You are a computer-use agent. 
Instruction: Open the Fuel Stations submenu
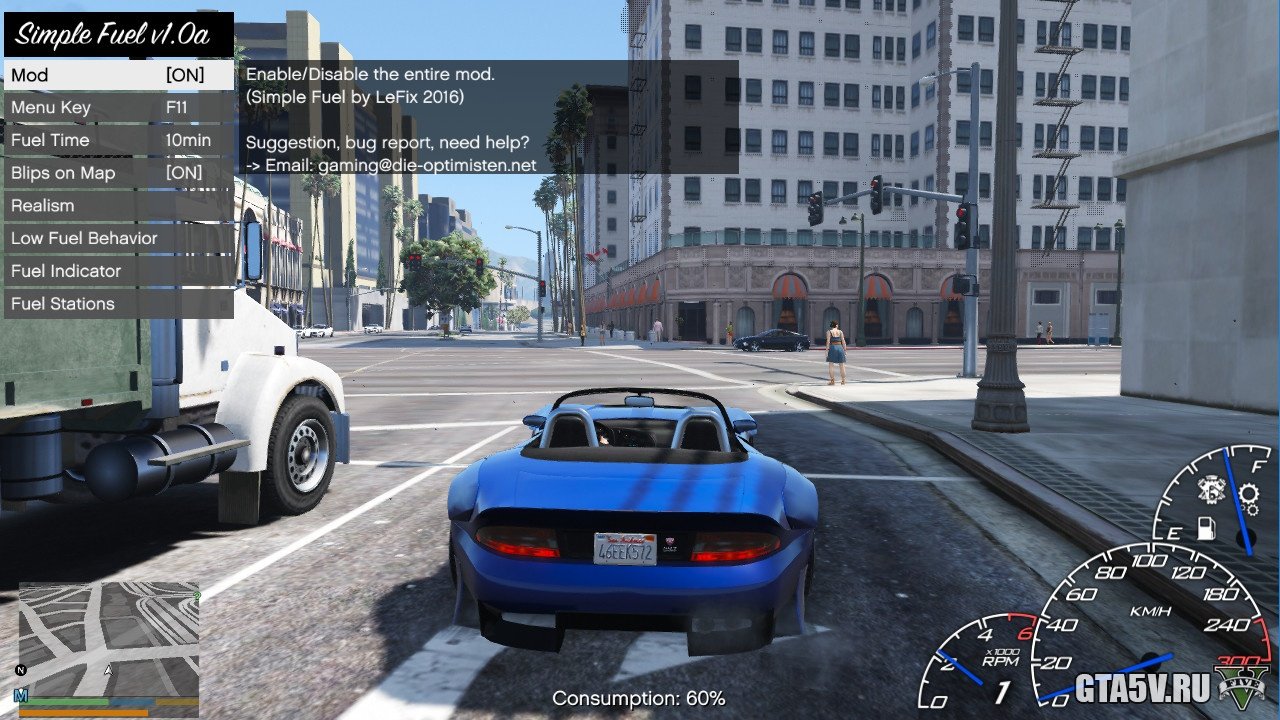tap(118, 304)
